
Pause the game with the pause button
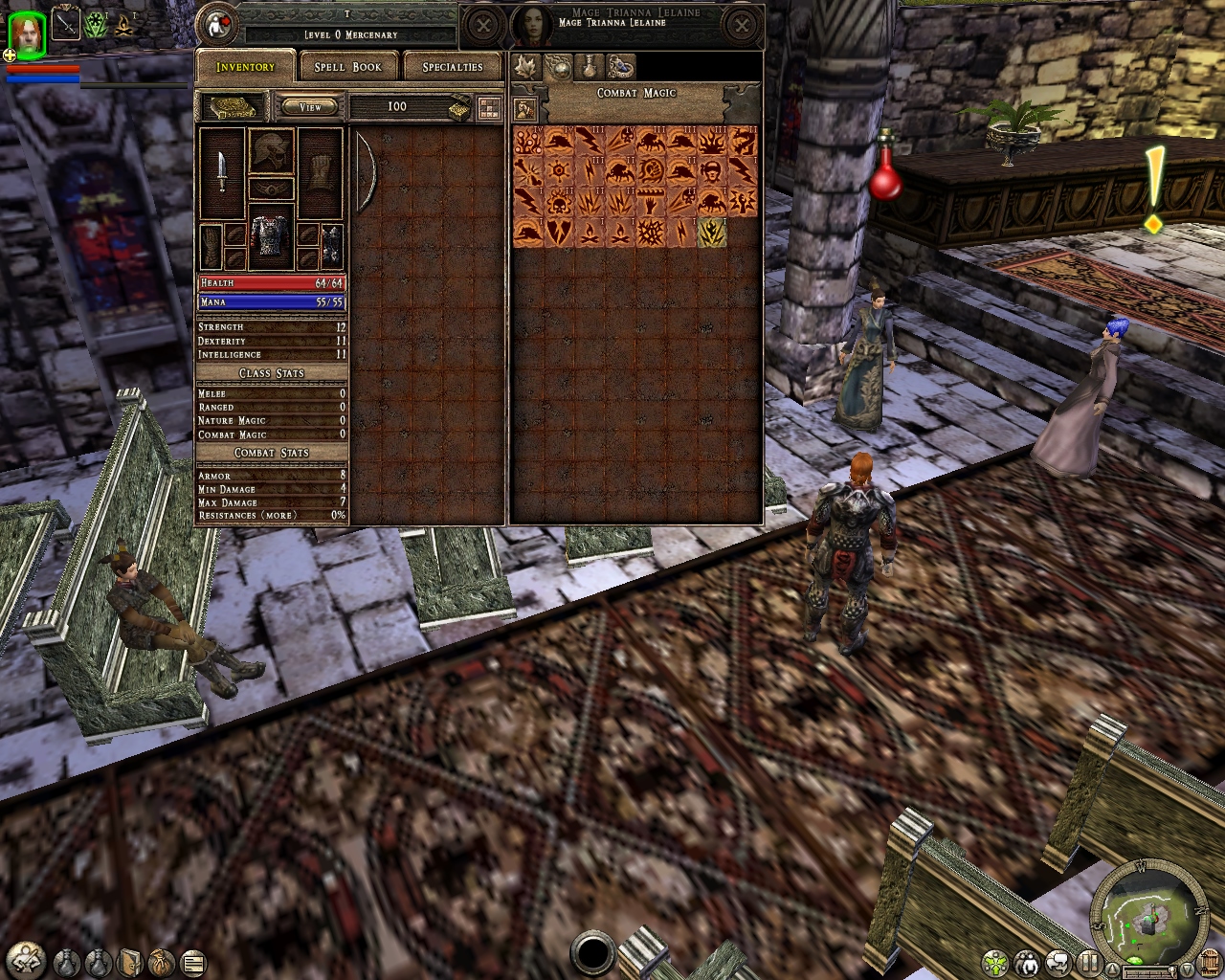coord(1088,962)
